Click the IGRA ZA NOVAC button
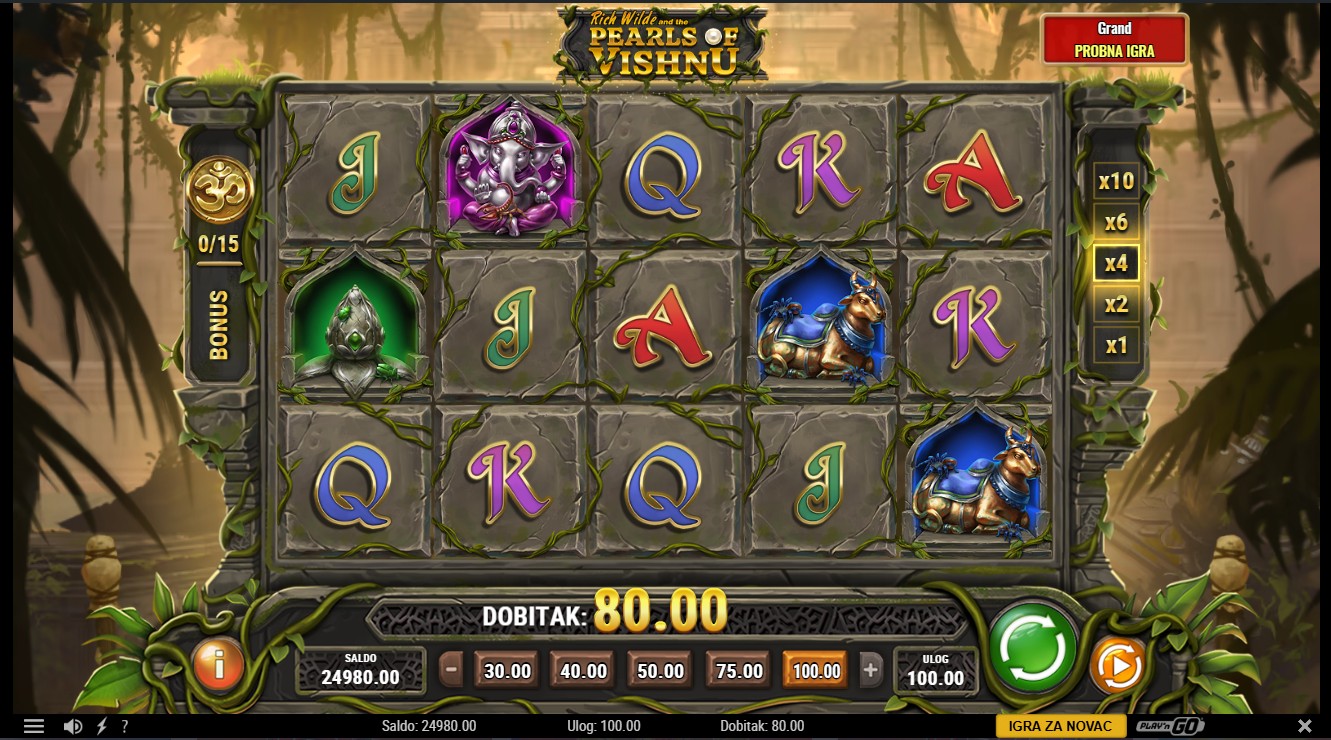This screenshot has width=1331, height=740. [1060, 726]
